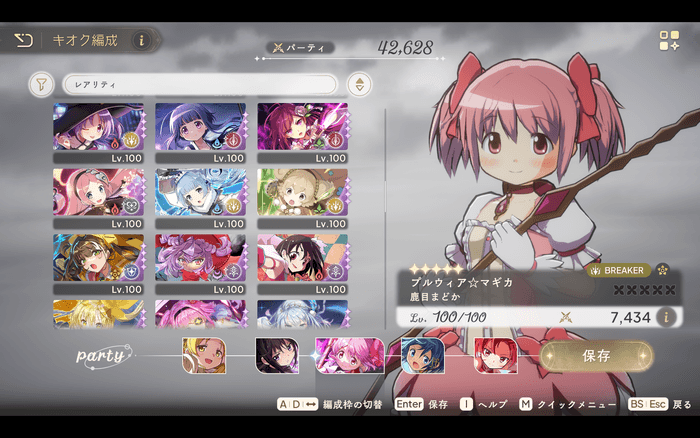
Task: Pick the black-haired red-eyed girl card
Action: [x=302, y=257]
